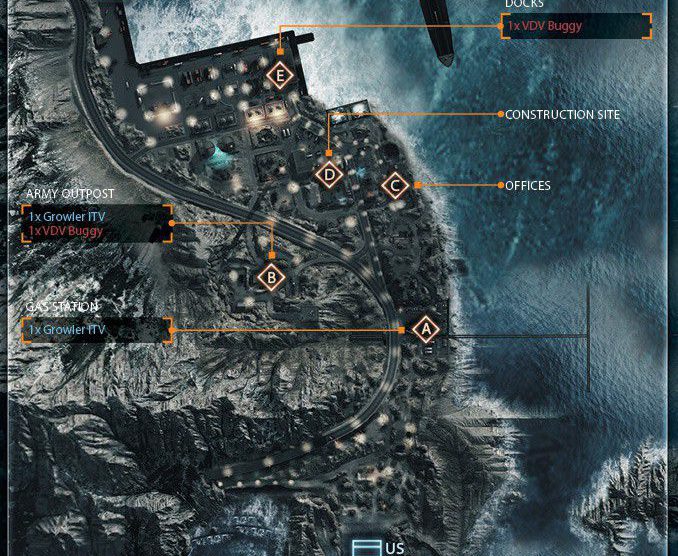Select the Offices location label

point(527,186)
